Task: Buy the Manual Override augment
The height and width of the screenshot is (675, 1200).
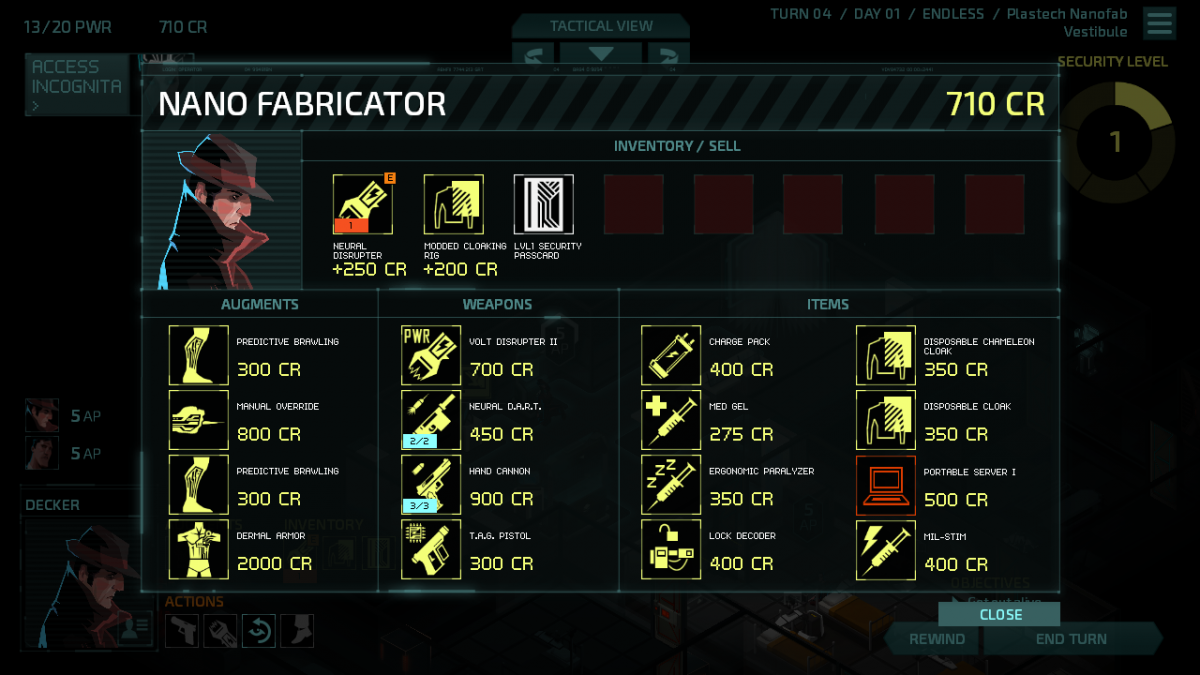Action: click(198, 420)
